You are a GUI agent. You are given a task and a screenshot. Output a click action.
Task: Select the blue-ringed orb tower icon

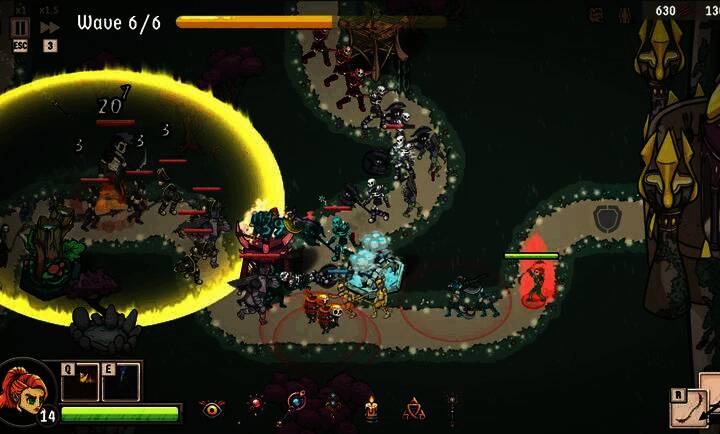click(295, 404)
